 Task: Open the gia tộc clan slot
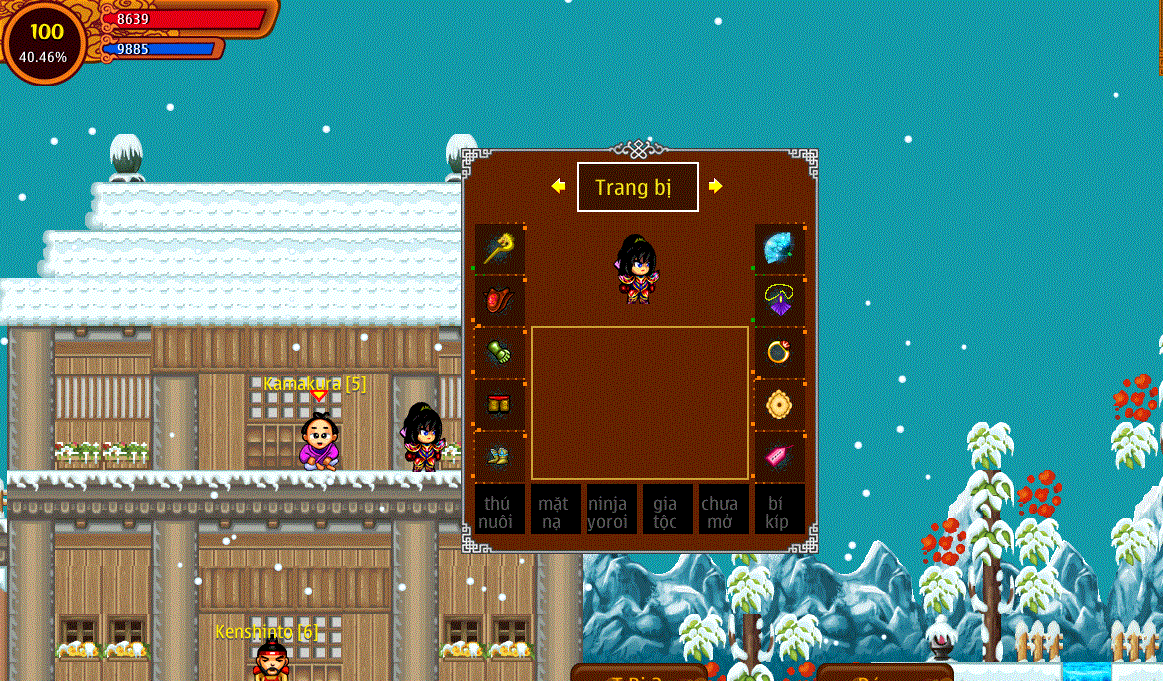pyautogui.click(x=665, y=510)
